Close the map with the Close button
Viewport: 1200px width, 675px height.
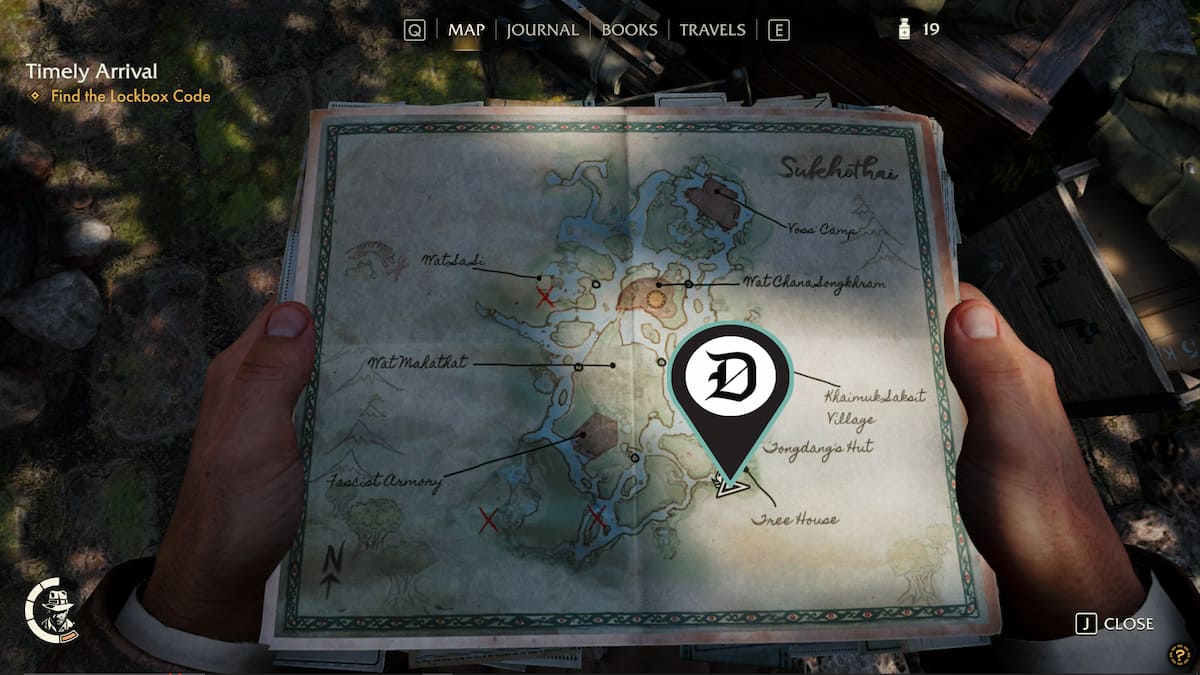pos(1116,624)
